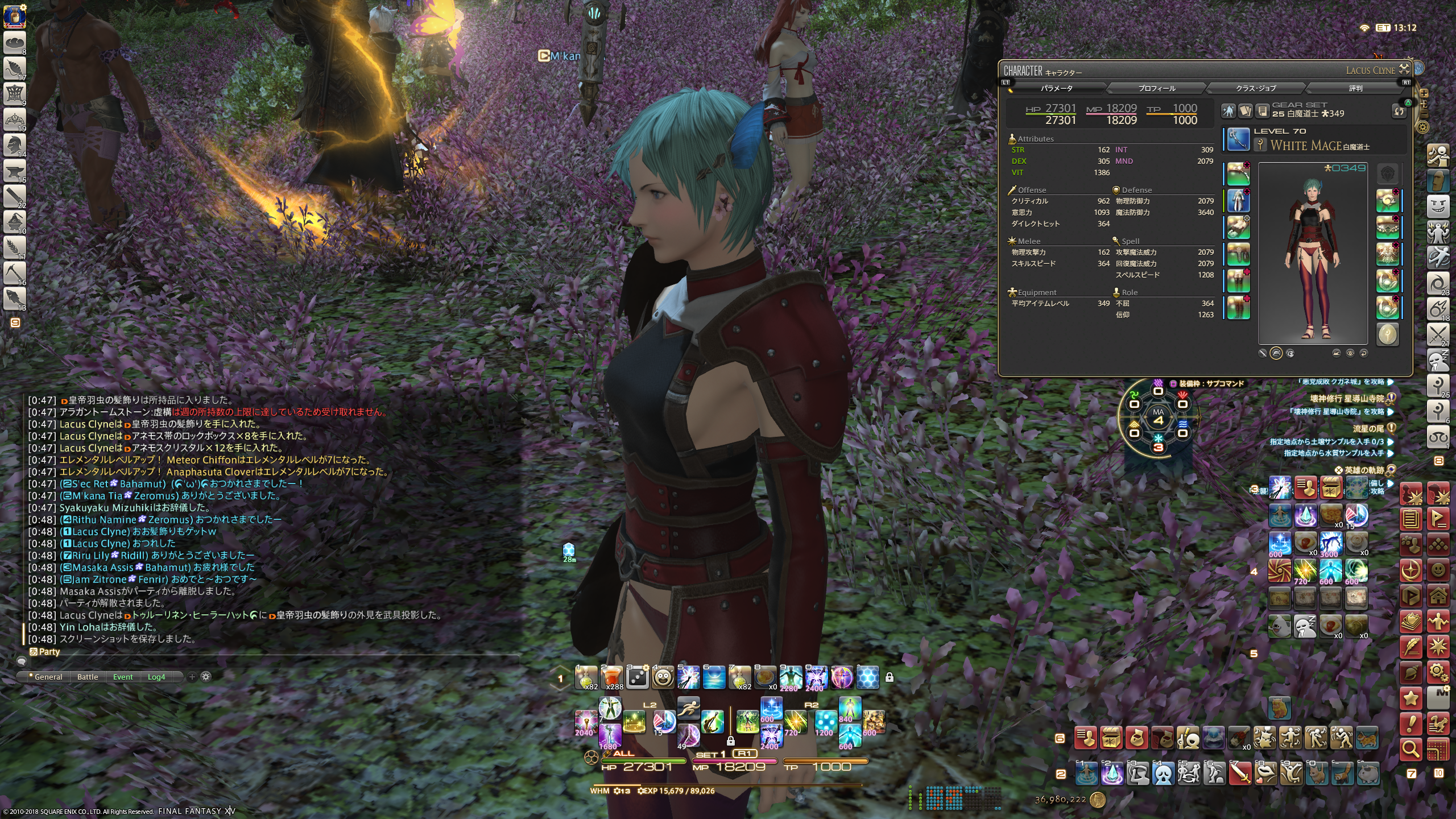Screen dimensions: 1456x819
Task: Open the Log4 chat tab
Action: (156, 677)
